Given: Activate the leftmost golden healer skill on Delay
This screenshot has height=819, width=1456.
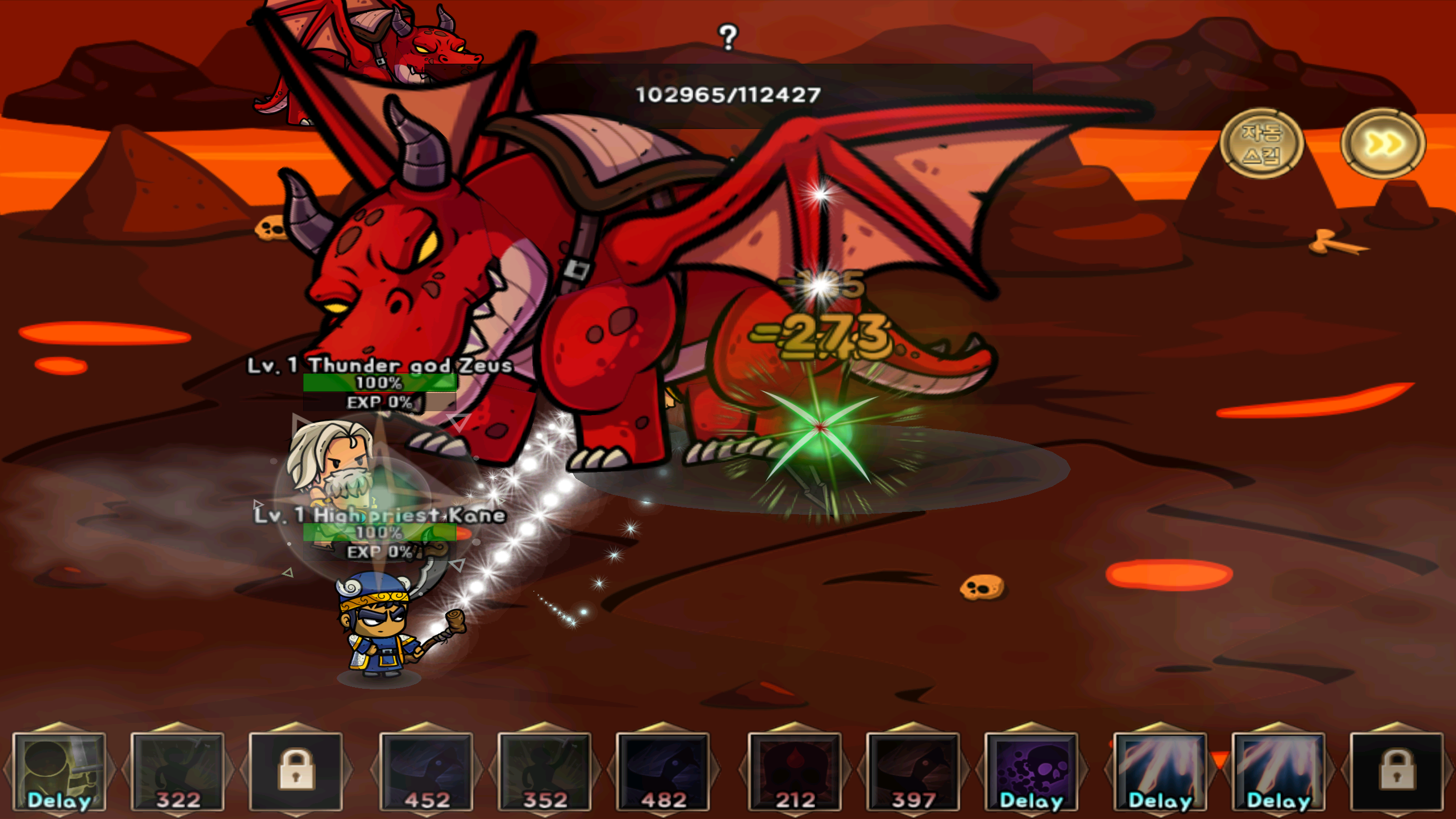Looking at the screenshot, I should (60, 771).
